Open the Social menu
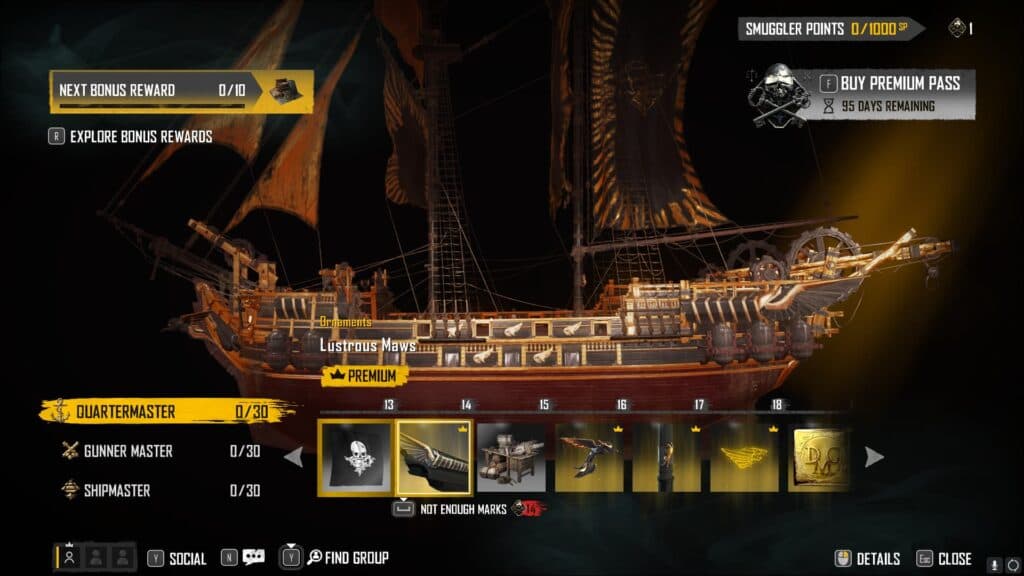Screen dimensions: 1024x576 [x=178, y=559]
